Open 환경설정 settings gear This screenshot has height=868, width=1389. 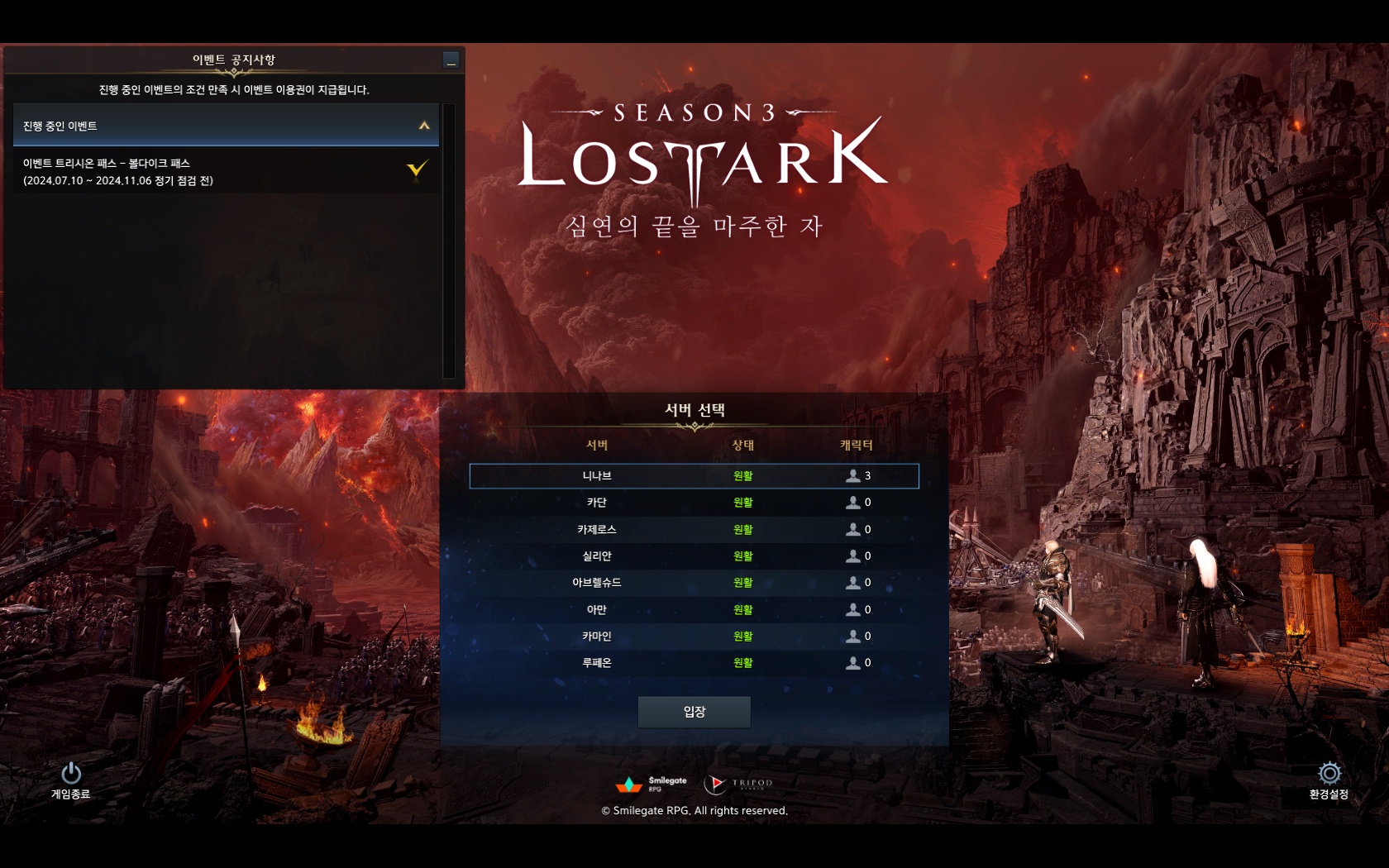point(1329,780)
